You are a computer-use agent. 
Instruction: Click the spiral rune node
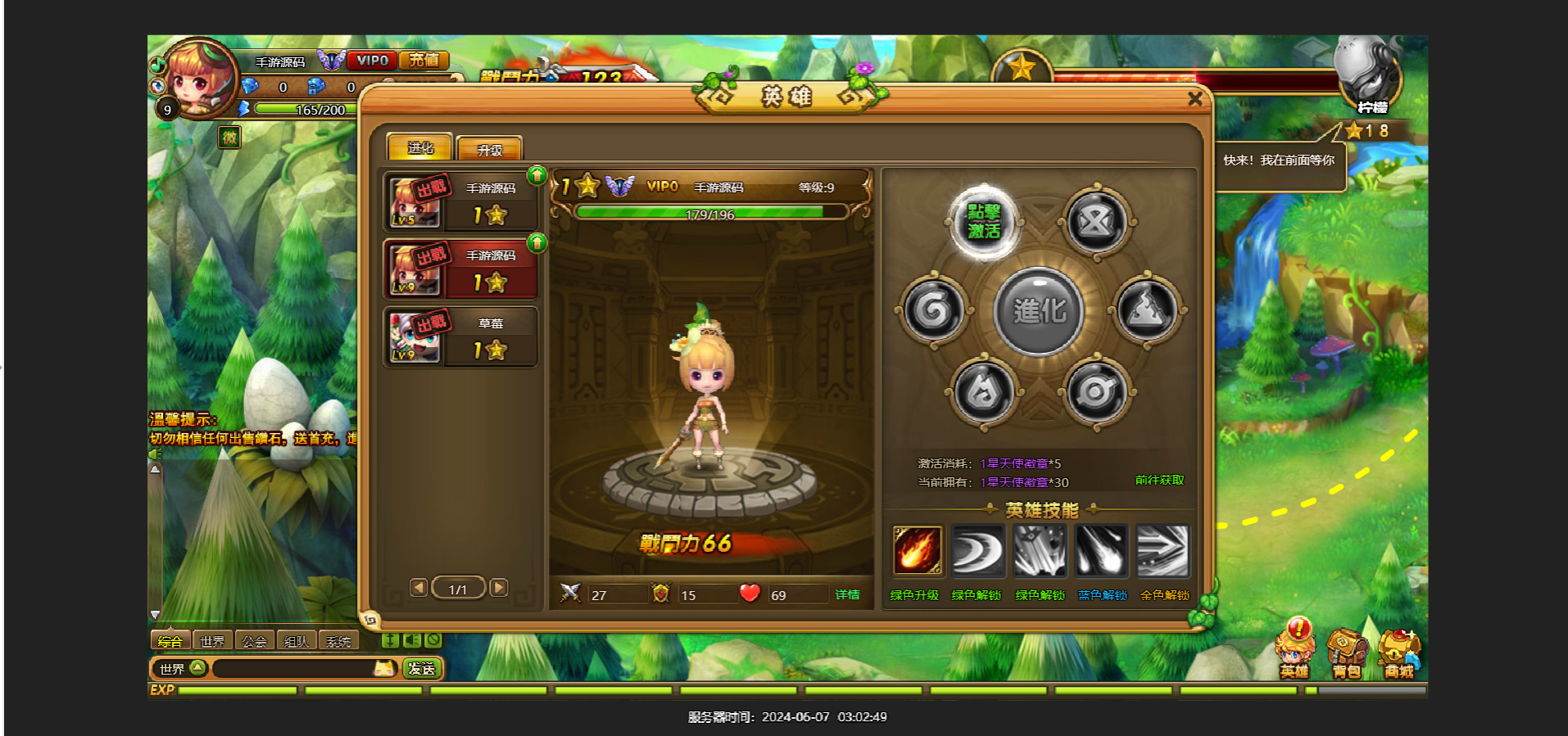933,310
